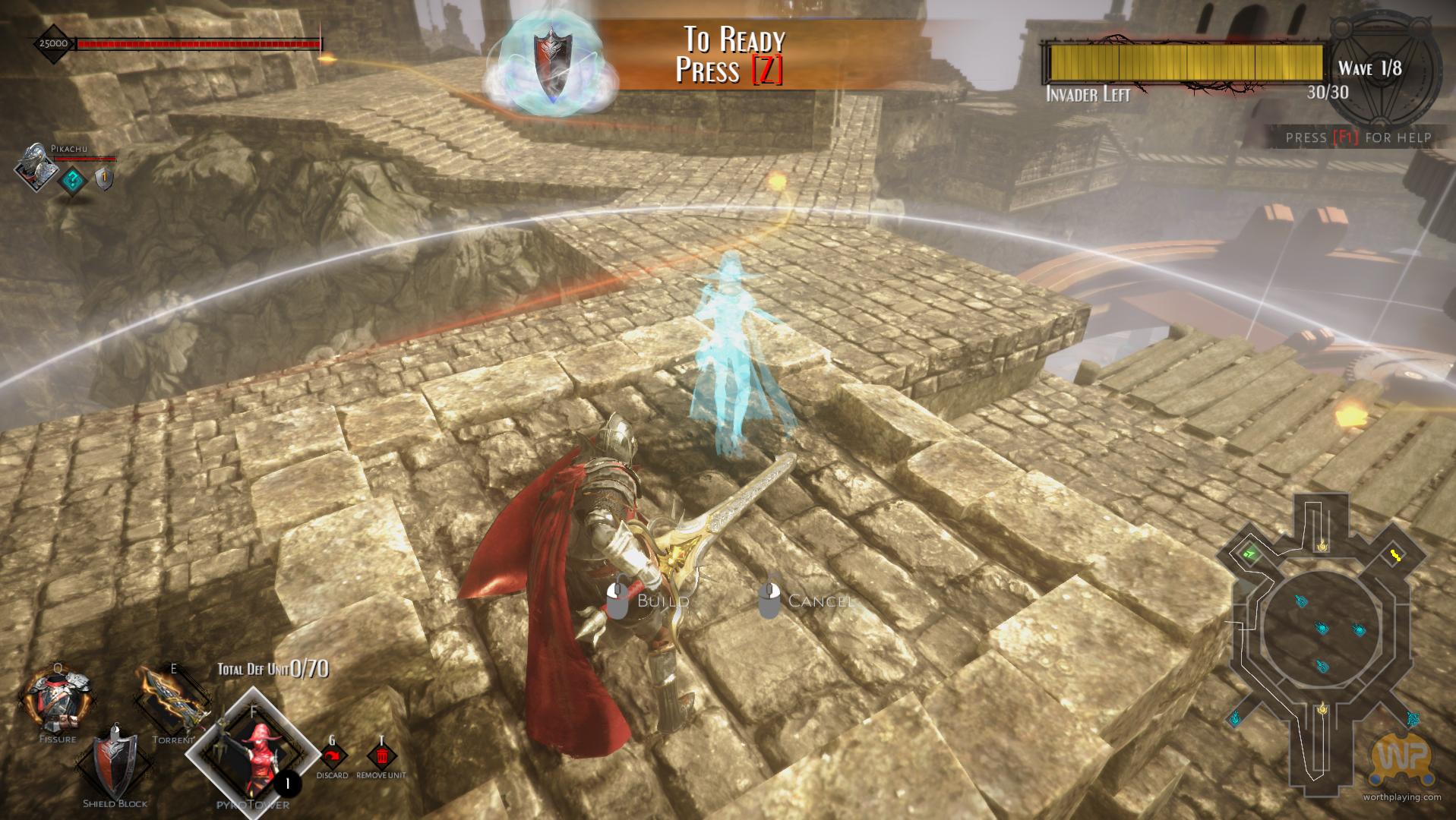The width and height of the screenshot is (1456, 820).
Task: Click the teal question mark icon
Action: 73,181
